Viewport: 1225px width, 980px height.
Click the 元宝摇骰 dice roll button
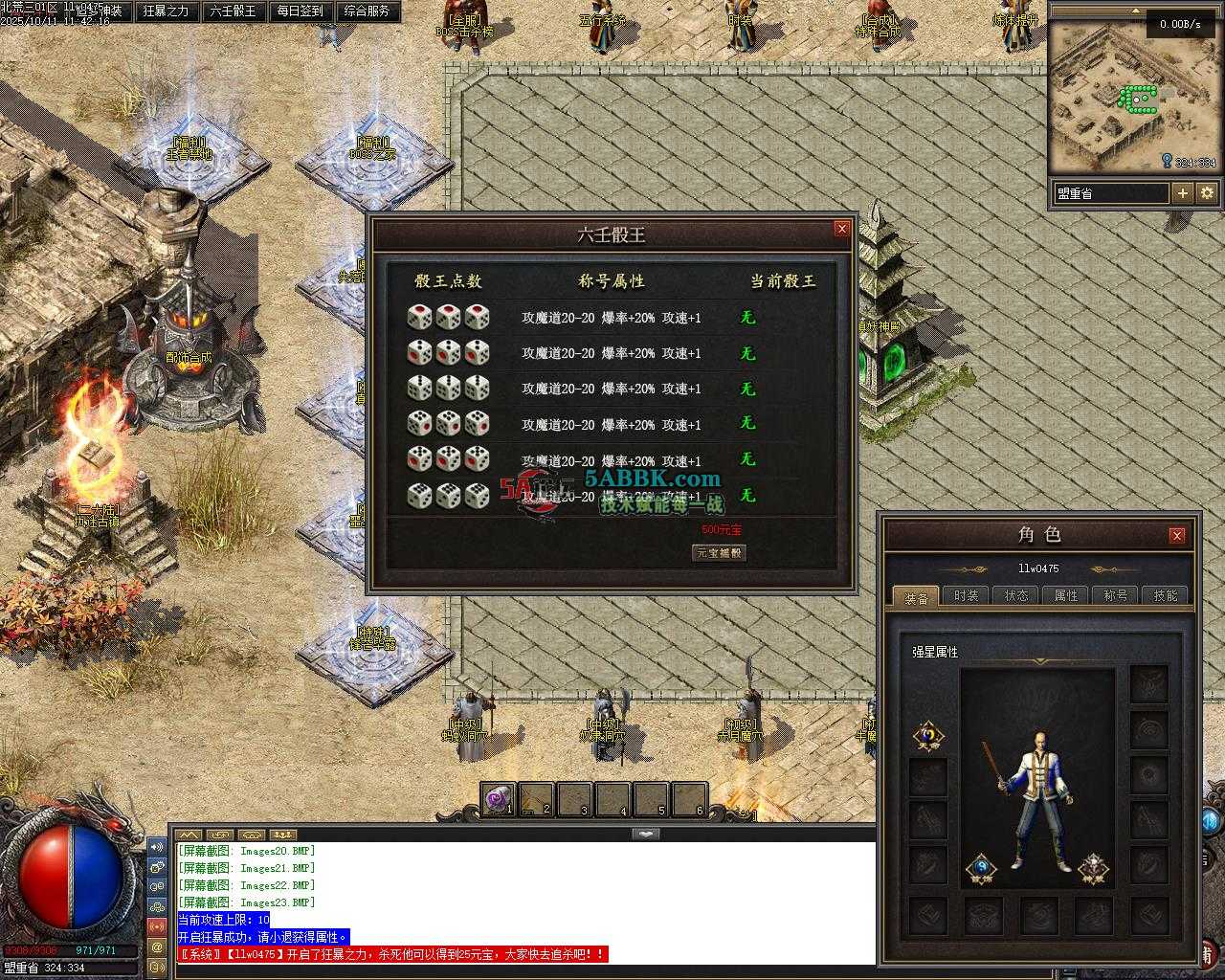(719, 553)
